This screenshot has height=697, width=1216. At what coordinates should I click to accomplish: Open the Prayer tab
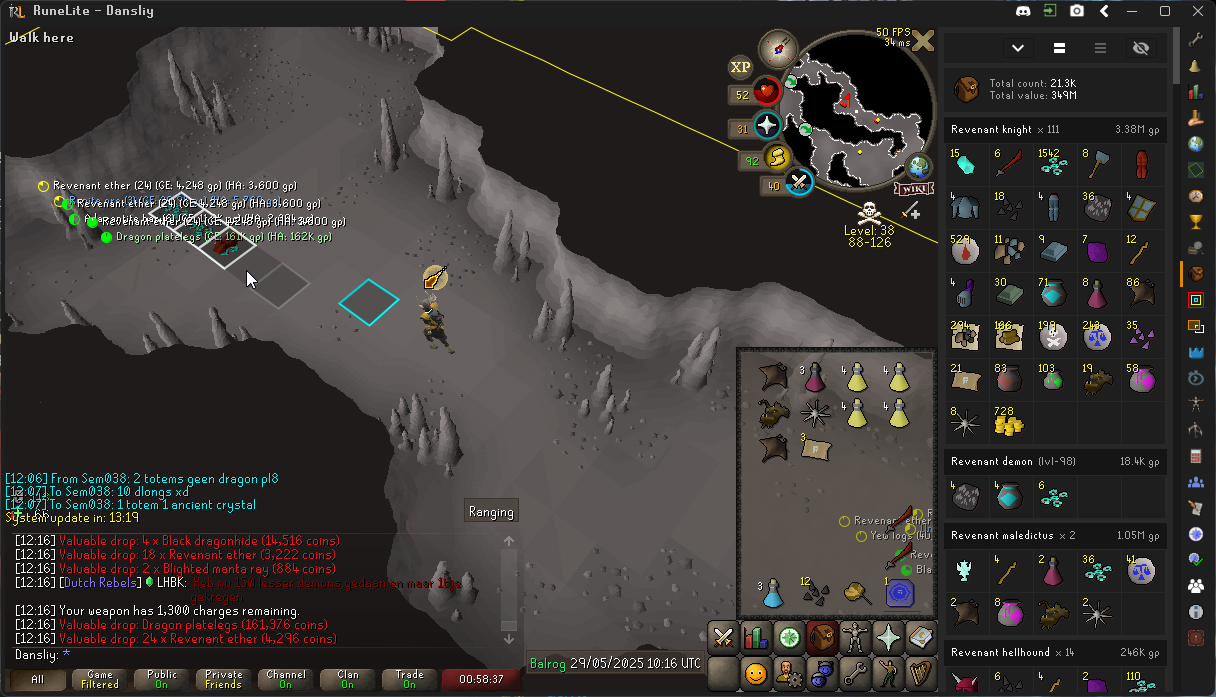[887, 637]
